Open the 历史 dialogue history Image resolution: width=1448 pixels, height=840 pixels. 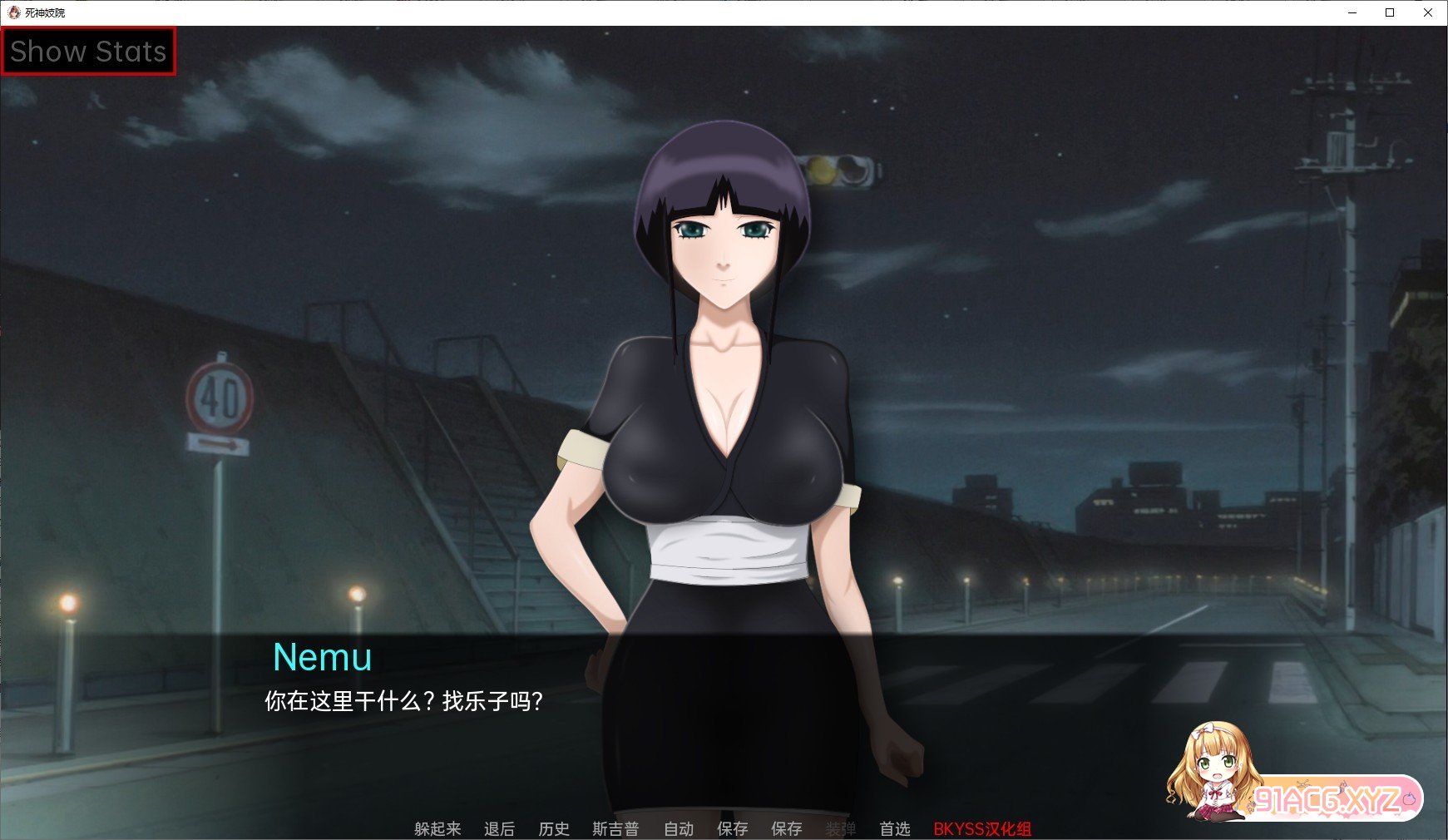pyautogui.click(x=554, y=828)
